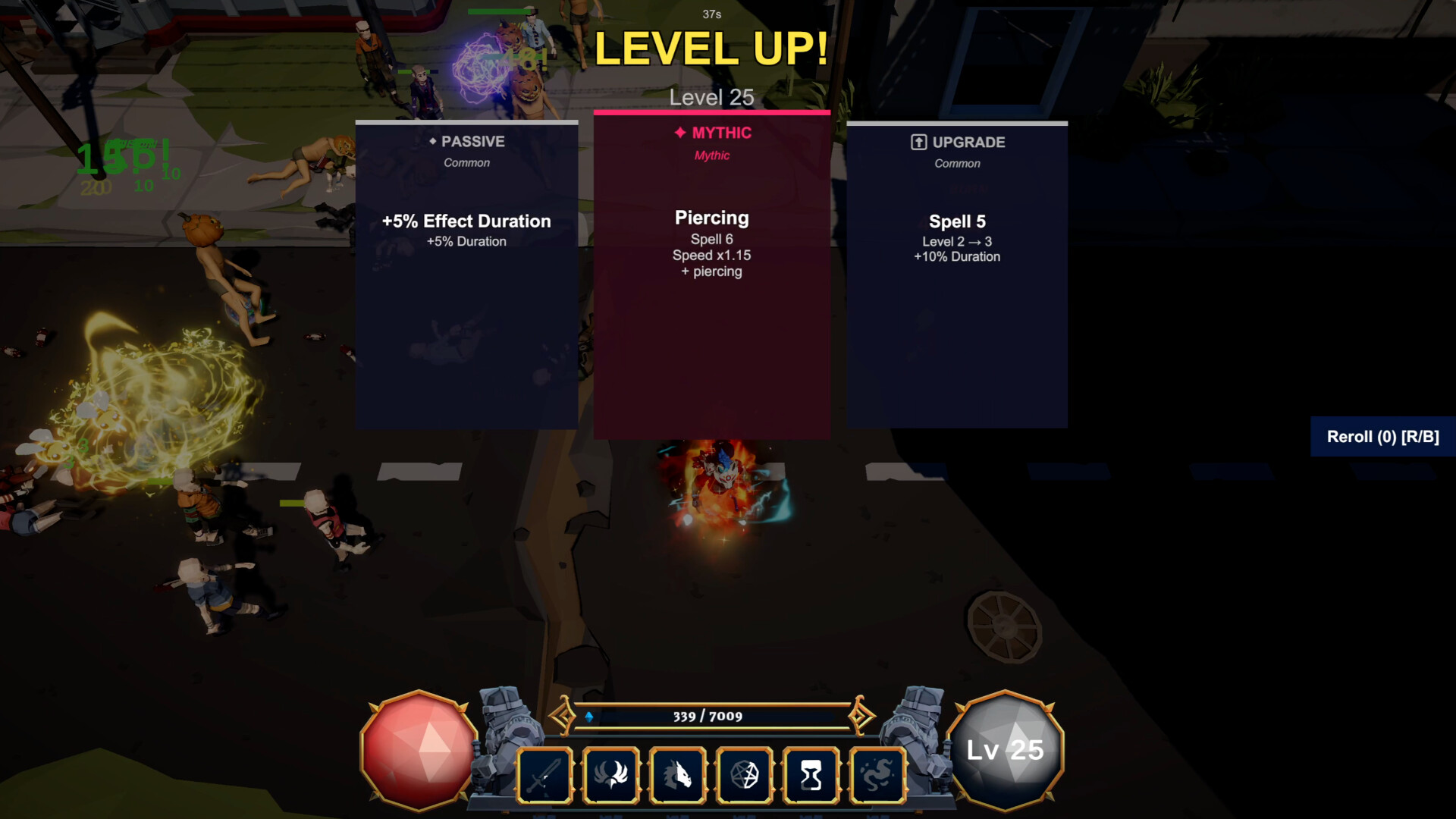Click the blue gem on the XP bar
This screenshot has width=1456, height=819.
590,715
